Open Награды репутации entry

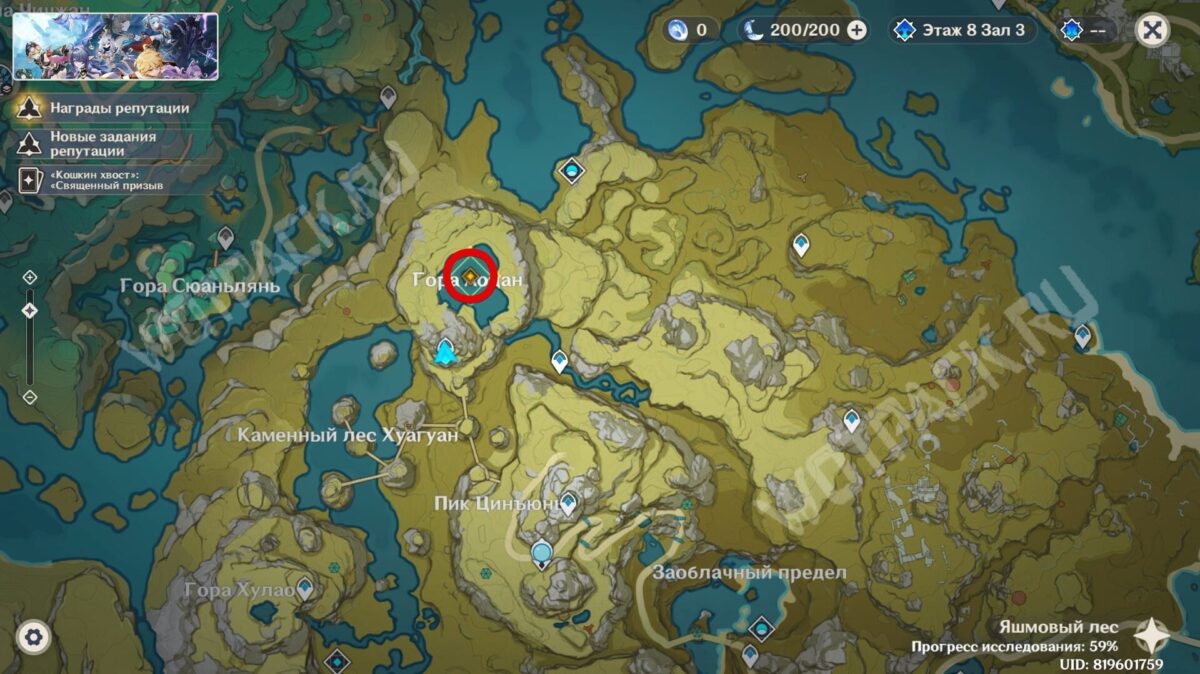point(102,108)
